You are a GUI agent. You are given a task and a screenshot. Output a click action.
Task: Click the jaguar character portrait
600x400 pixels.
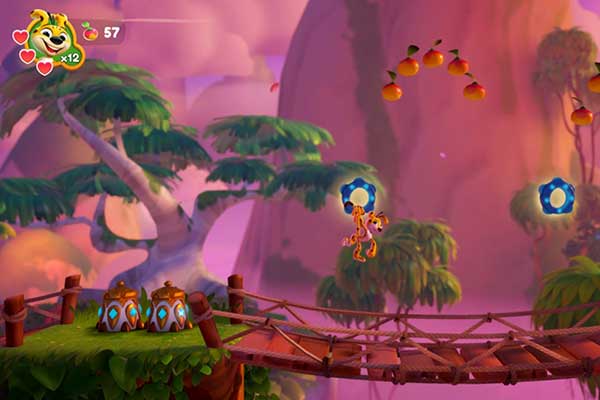click(x=49, y=35)
